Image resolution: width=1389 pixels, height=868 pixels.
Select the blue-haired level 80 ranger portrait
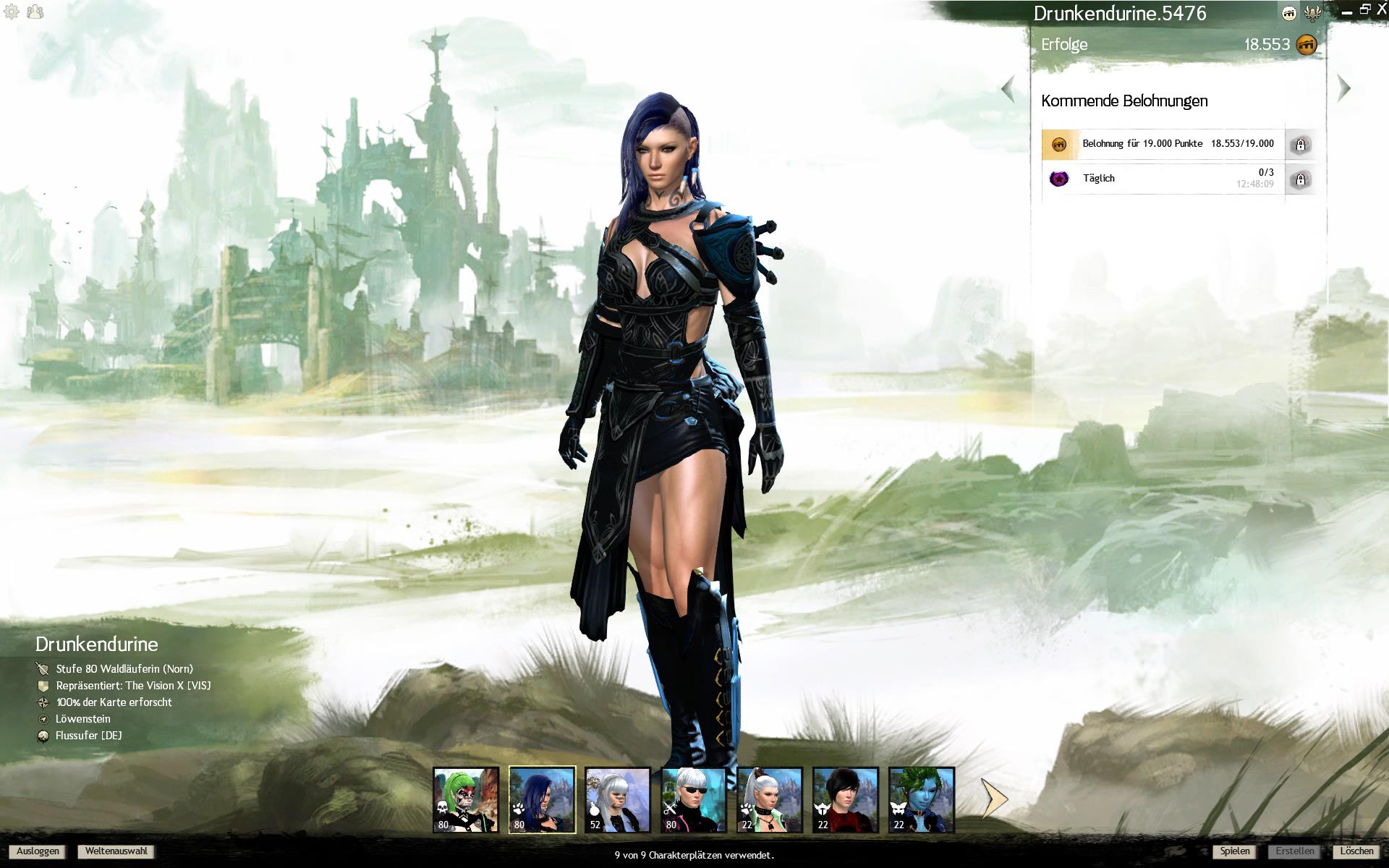[x=542, y=800]
